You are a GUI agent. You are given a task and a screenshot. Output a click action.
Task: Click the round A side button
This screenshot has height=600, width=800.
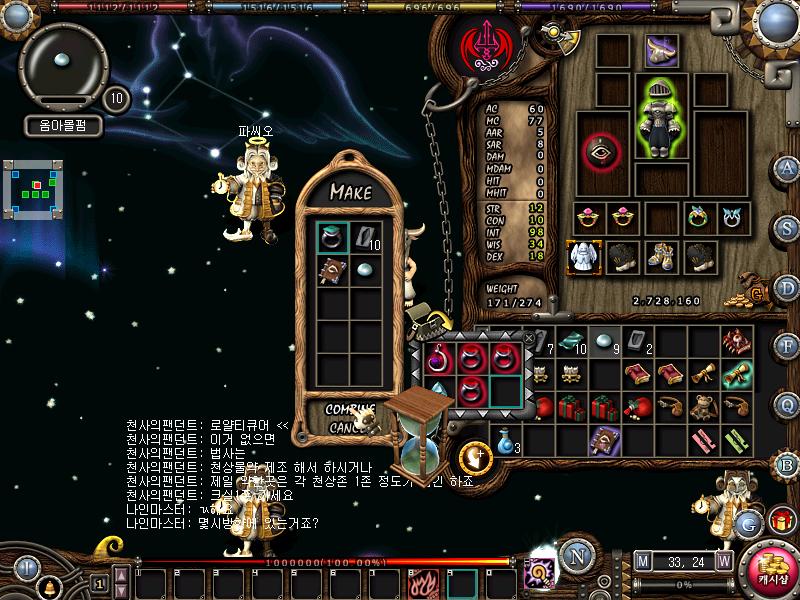coord(787,167)
